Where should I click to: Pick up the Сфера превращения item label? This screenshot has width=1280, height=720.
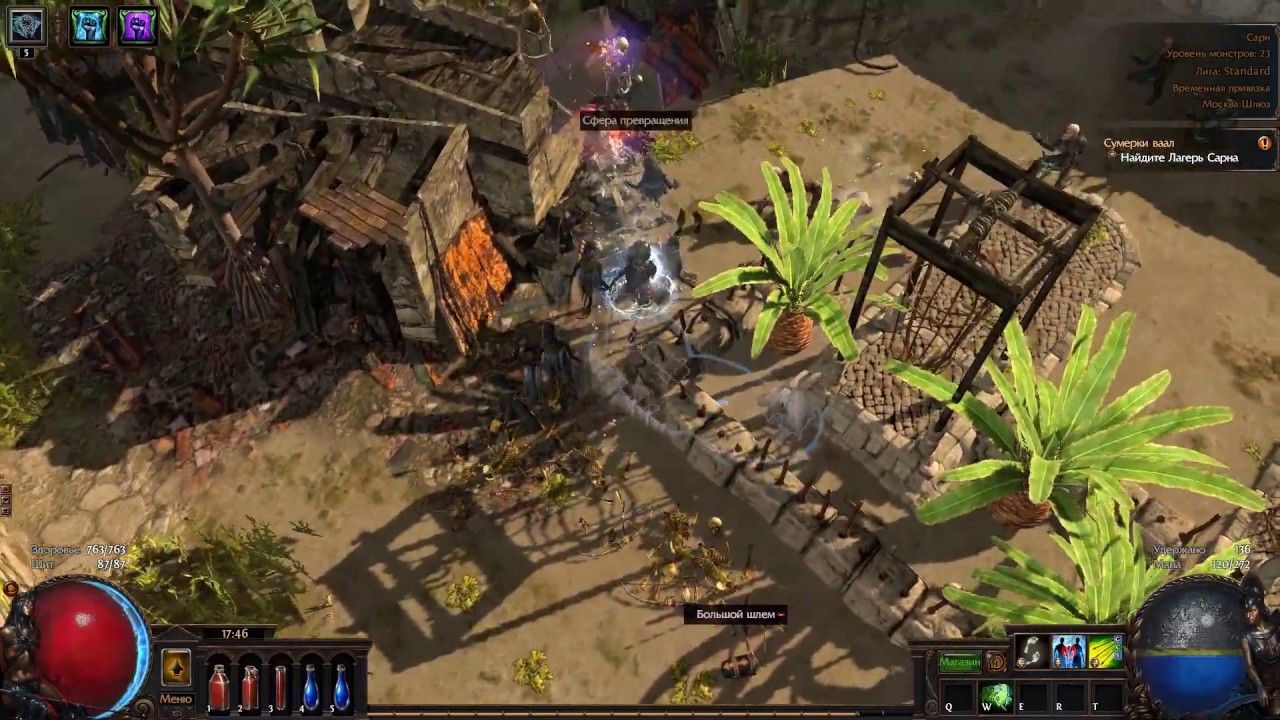635,121
